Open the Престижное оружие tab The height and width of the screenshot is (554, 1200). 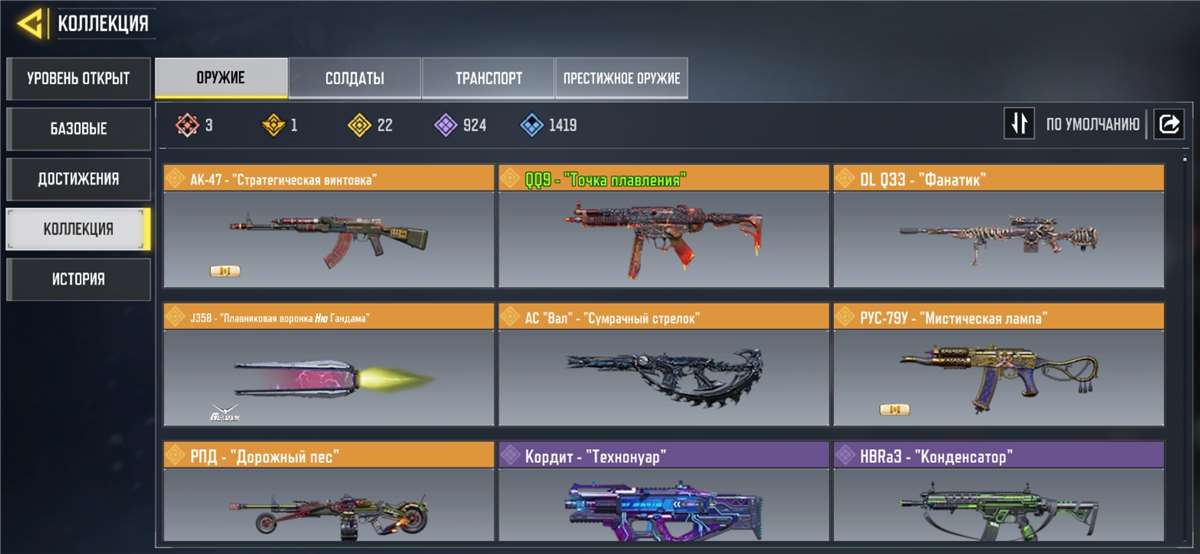(621, 78)
